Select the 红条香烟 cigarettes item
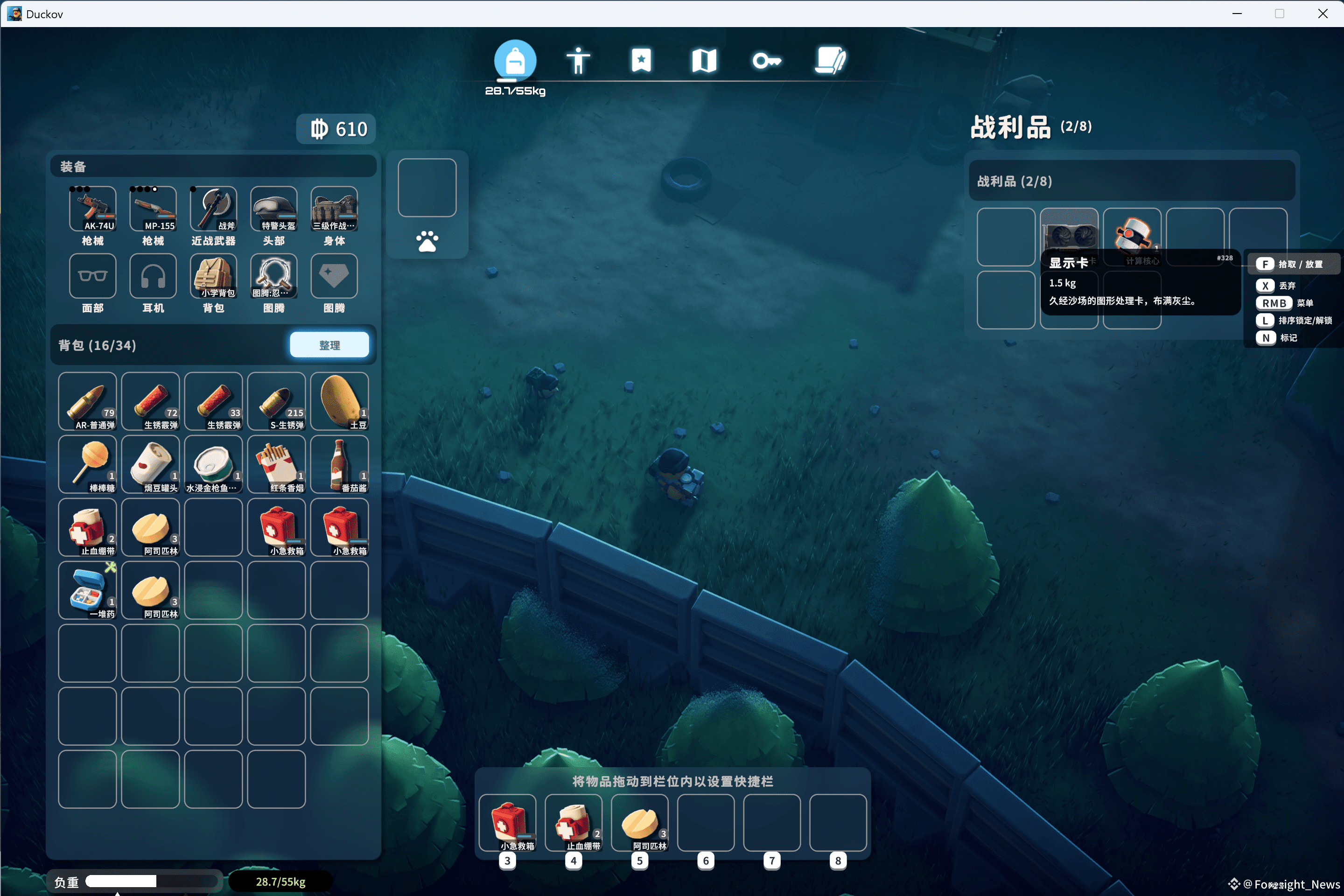Image resolution: width=1344 pixels, height=896 pixels. click(277, 464)
